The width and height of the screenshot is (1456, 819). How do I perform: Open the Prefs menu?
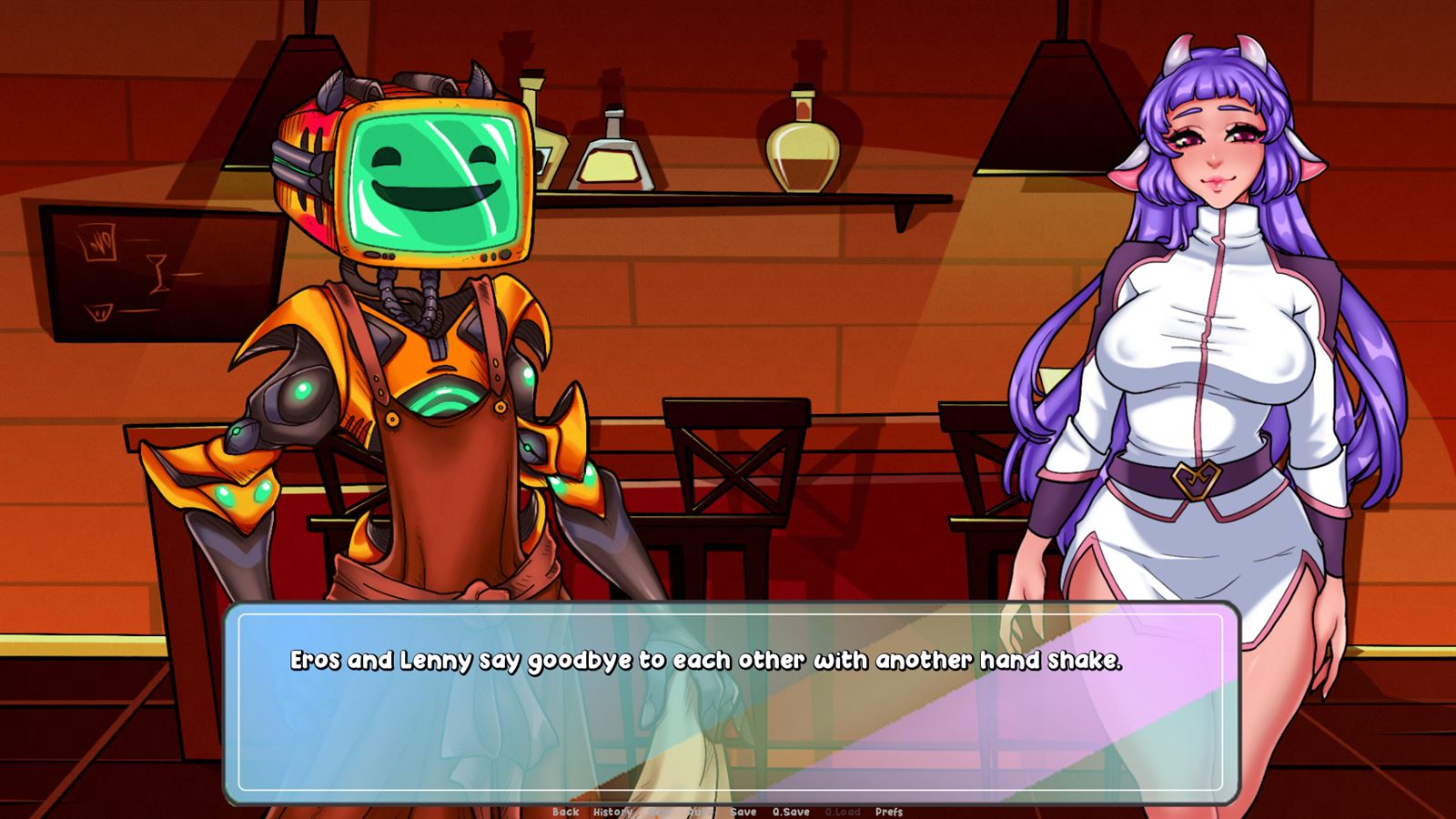click(889, 812)
